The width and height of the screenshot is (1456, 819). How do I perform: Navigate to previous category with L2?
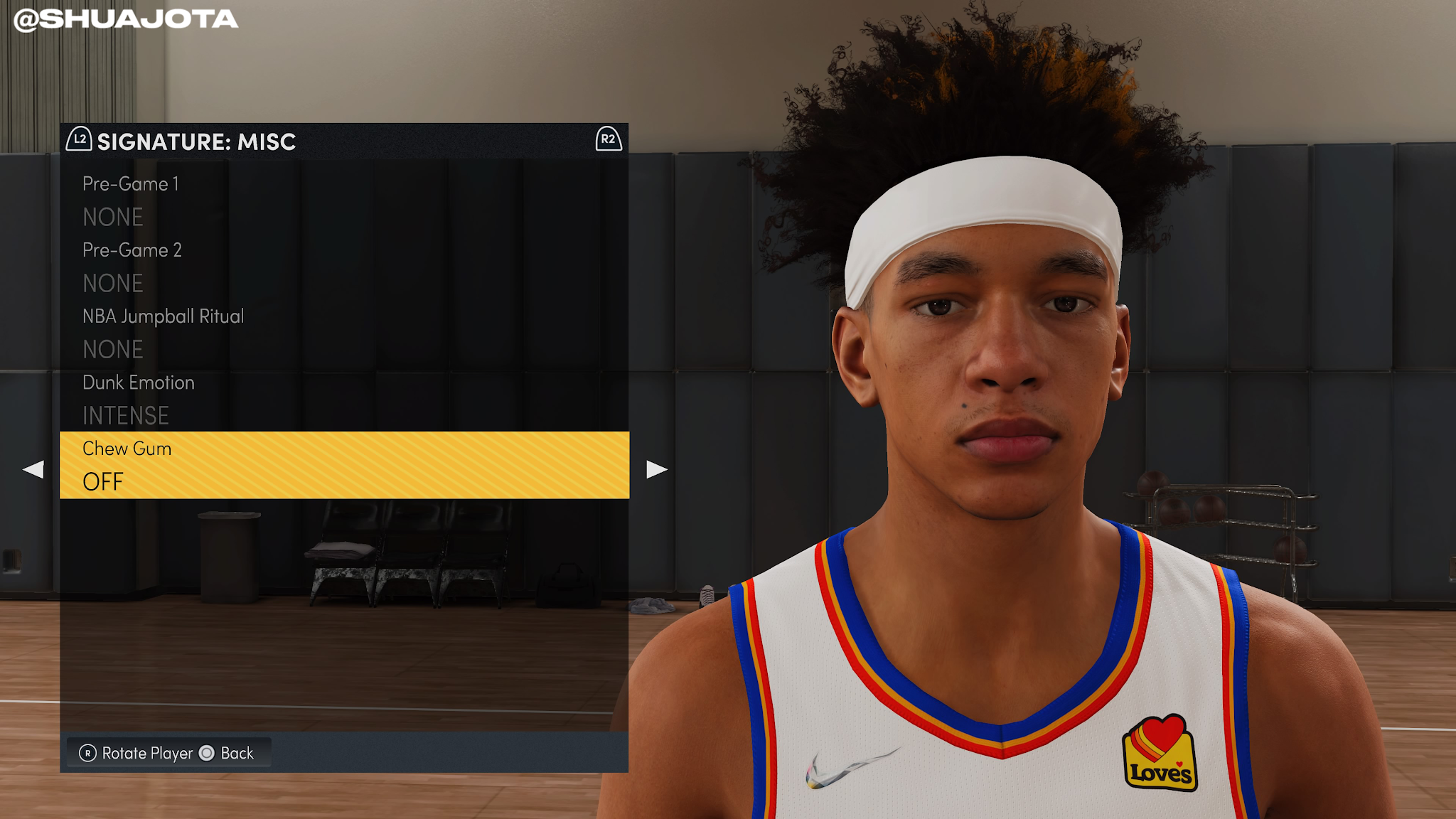pyautogui.click(x=78, y=141)
